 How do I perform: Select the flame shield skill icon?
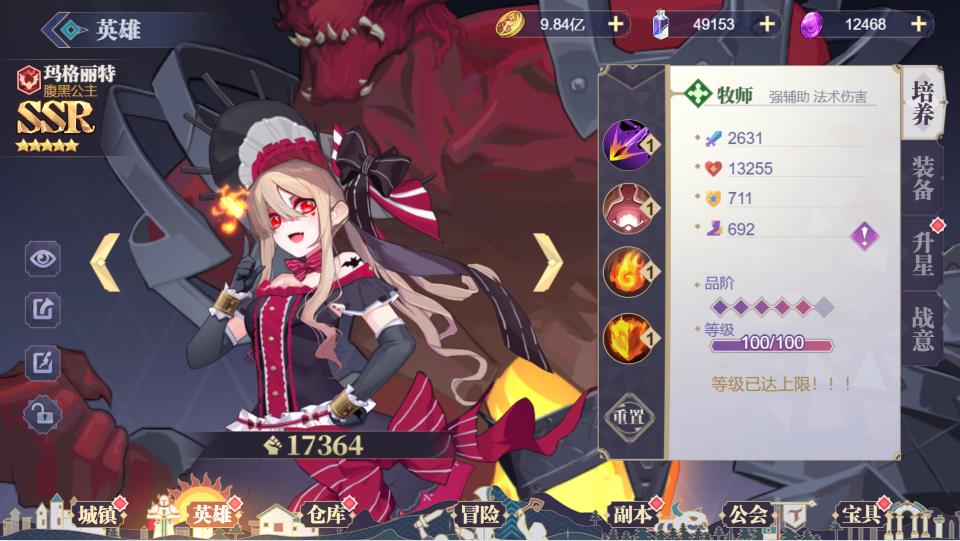coord(629,338)
